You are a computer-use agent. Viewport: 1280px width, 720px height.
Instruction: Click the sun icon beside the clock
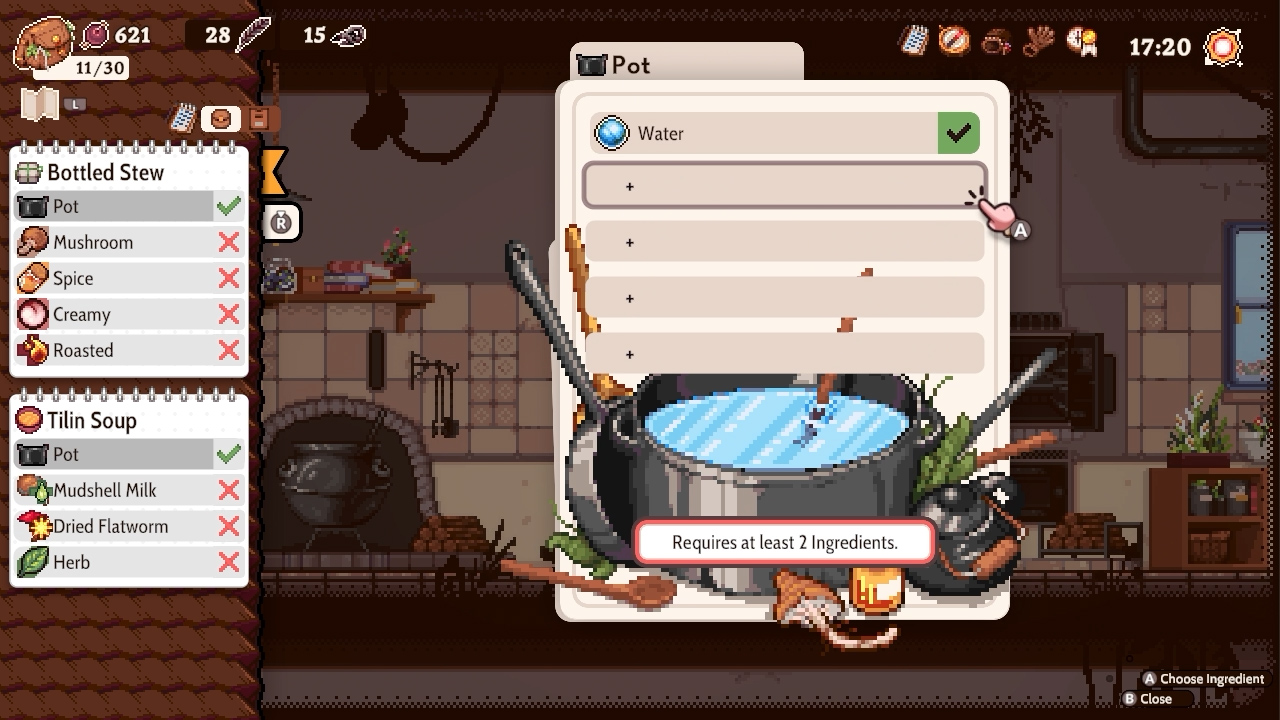1223,46
